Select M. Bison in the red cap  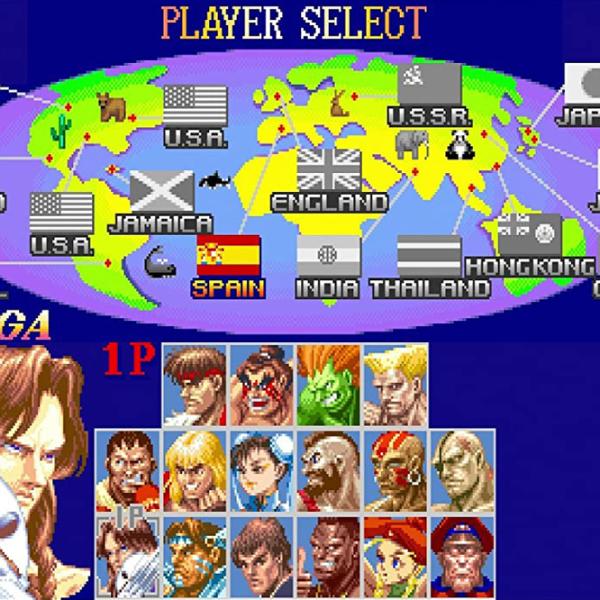462,557
